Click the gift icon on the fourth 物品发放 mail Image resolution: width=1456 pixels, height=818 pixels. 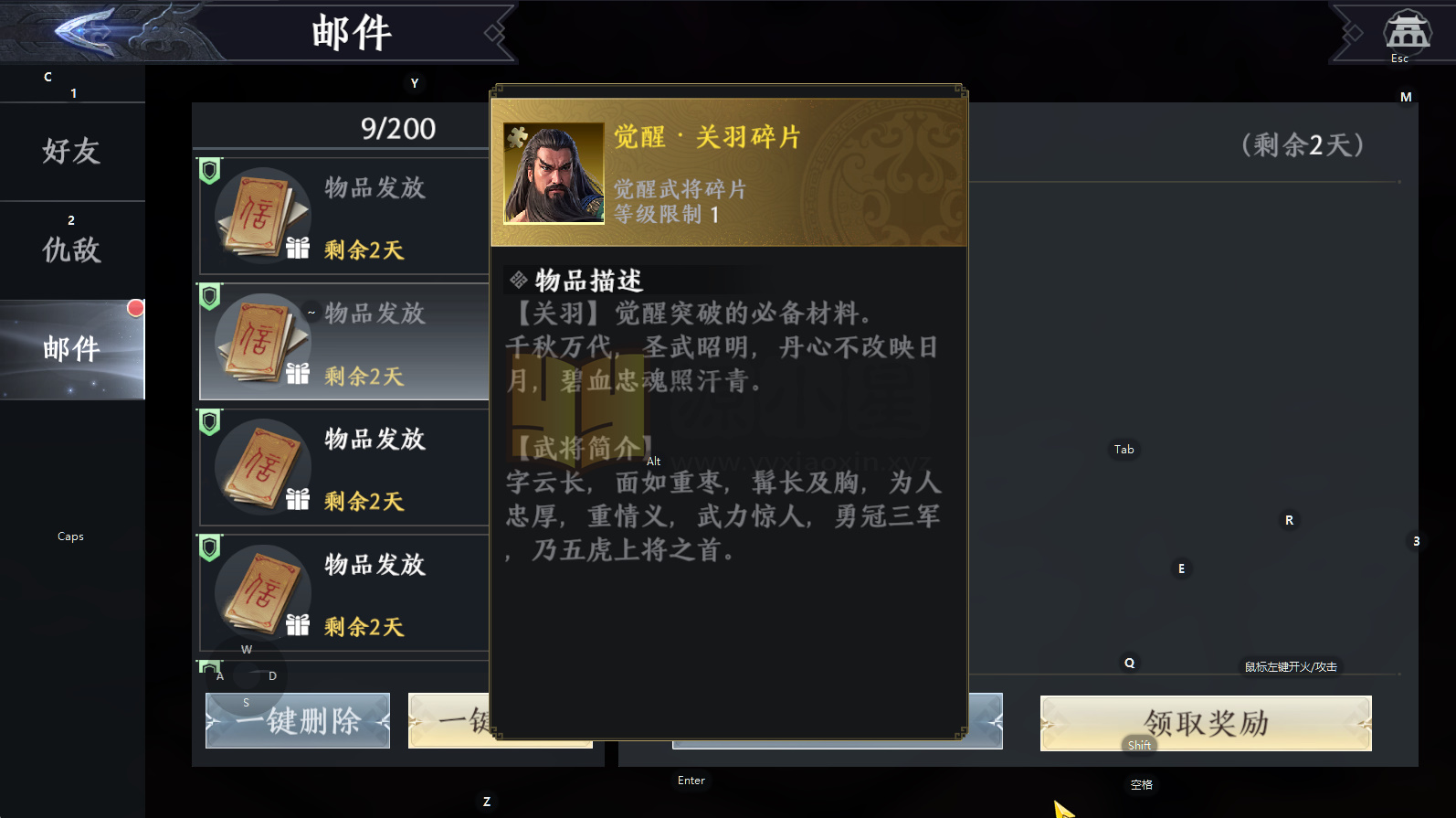[297, 626]
